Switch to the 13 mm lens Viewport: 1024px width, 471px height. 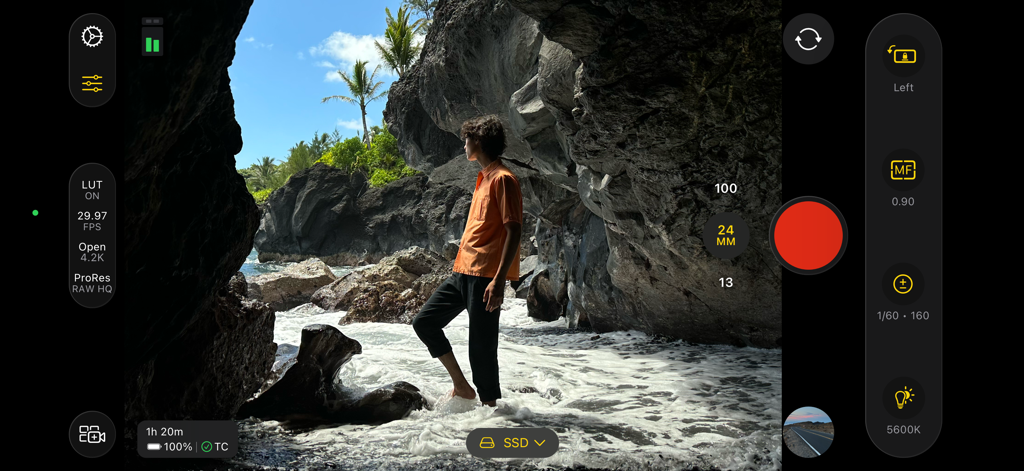(x=726, y=283)
